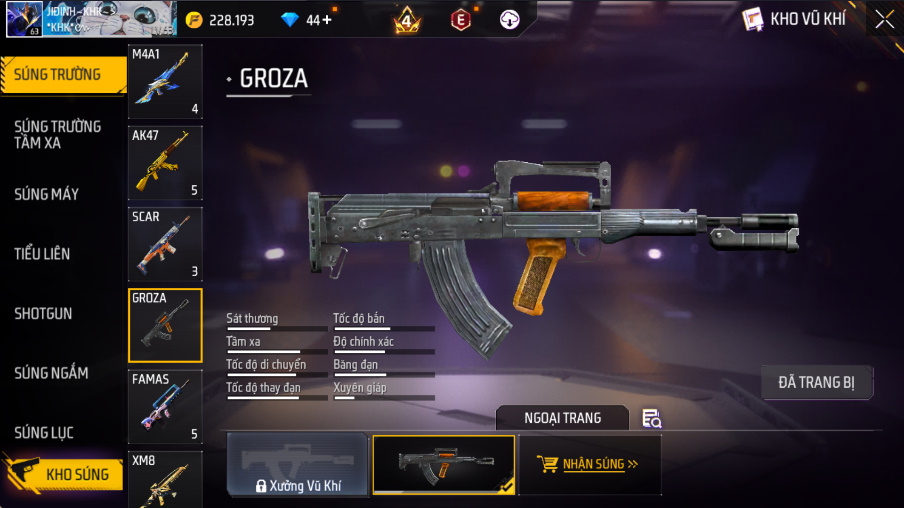Choose the SCAR weapon tile
This screenshot has width=904, height=508.
point(165,244)
